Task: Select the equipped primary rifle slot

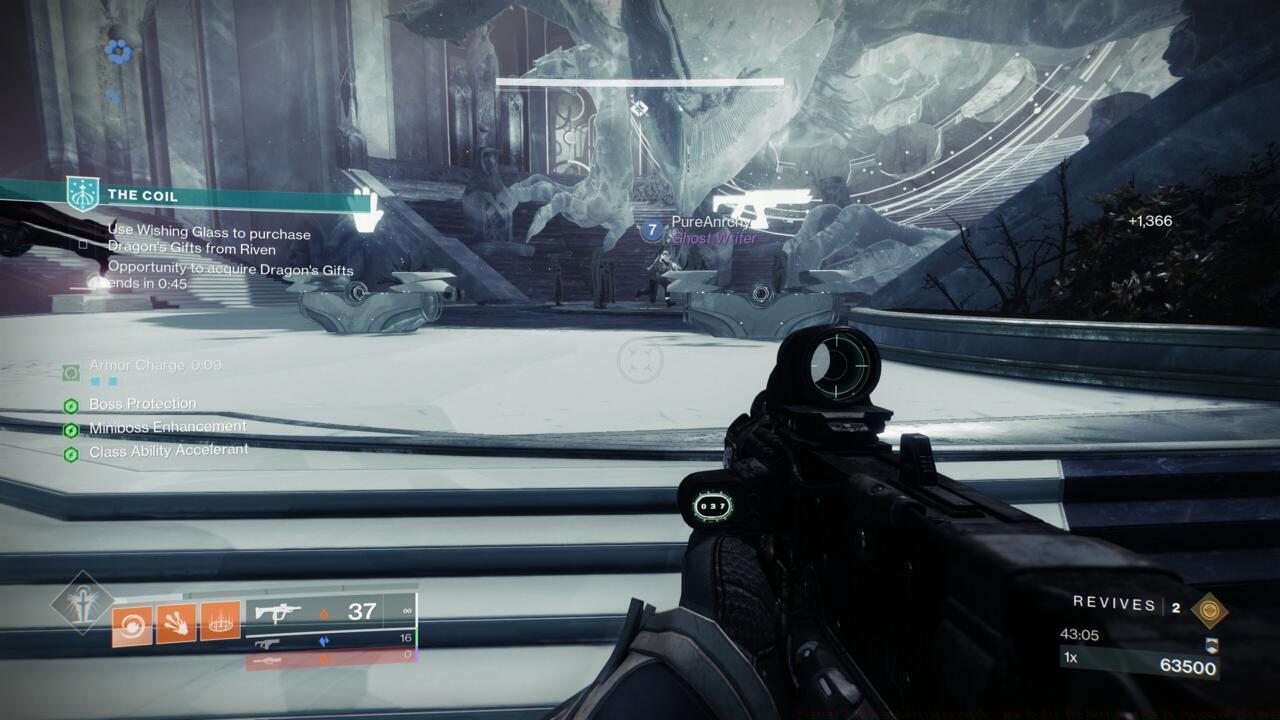Action: point(330,611)
